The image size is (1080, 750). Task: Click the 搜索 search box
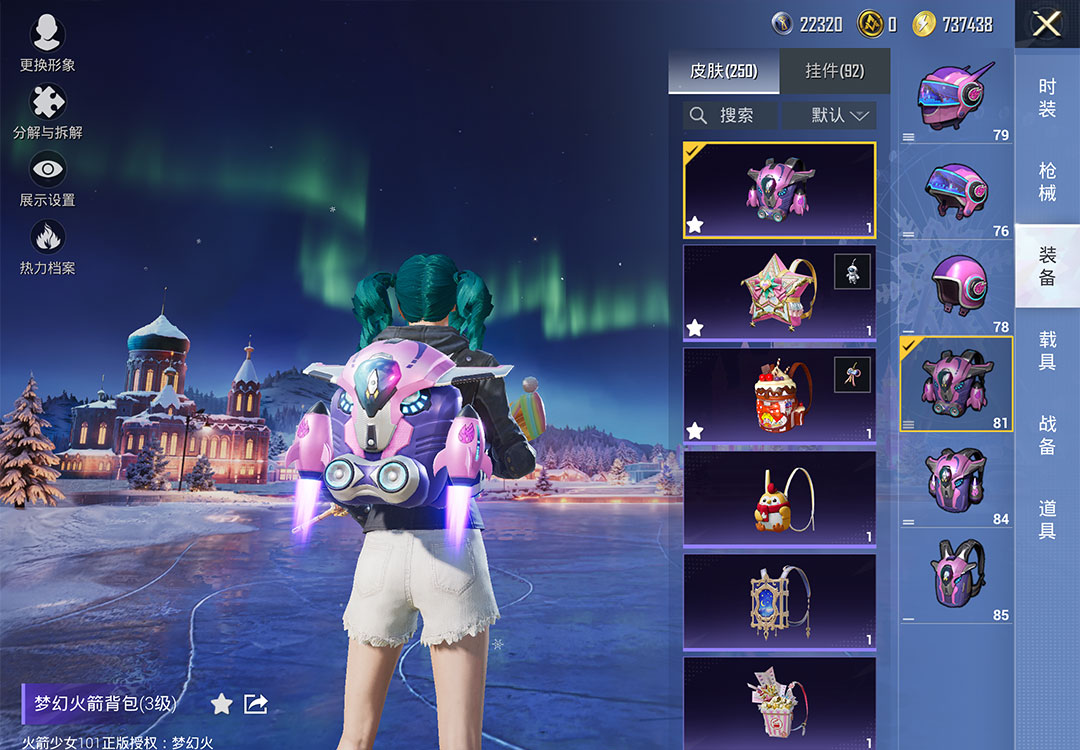pyautogui.click(x=730, y=115)
